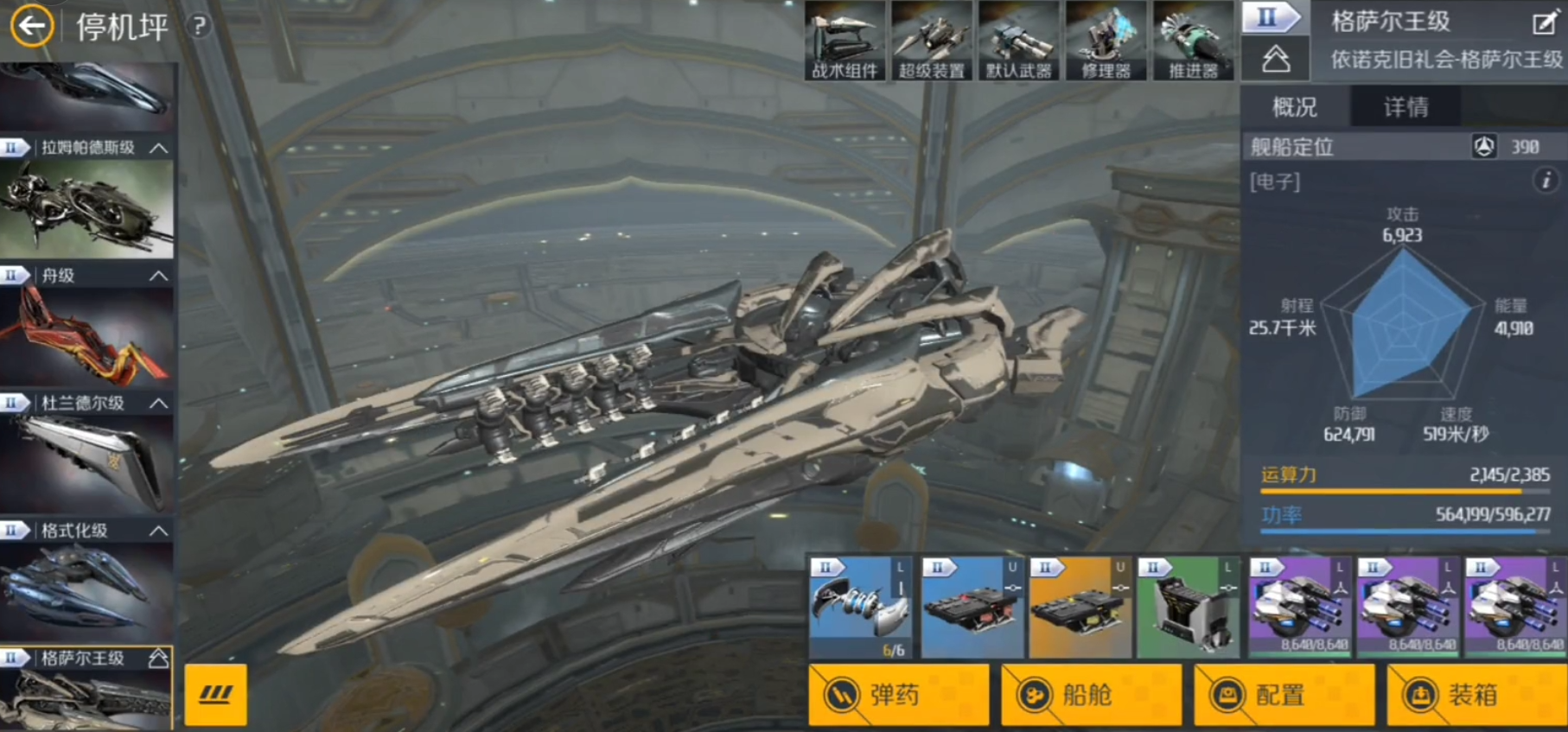Choose the red 舟级 ship thumbnail
Image resolution: width=1568 pixels, height=732 pixels.
pyautogui.click(x=86, y=336)
